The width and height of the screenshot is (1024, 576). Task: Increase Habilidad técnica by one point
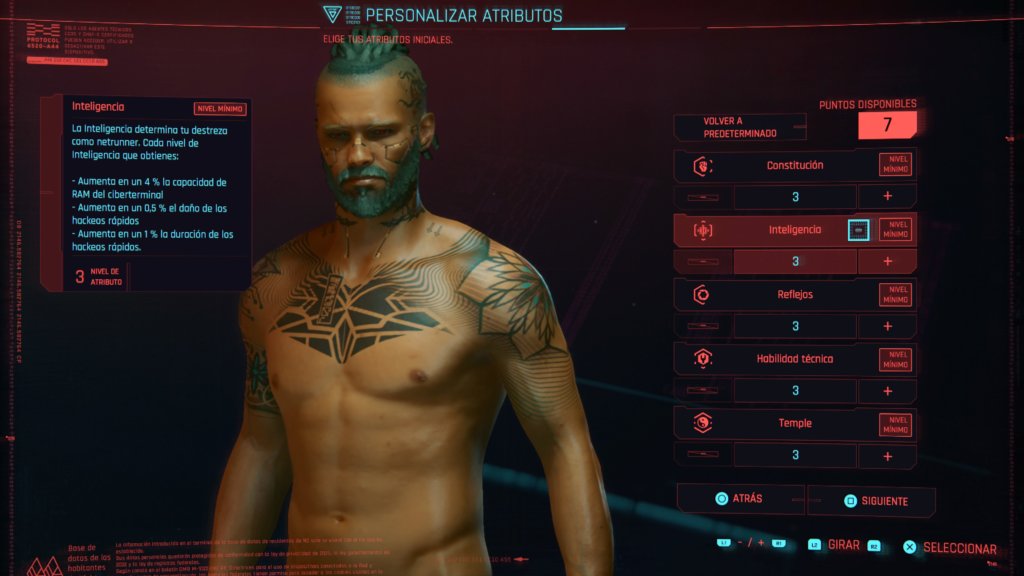coord(887,391)
